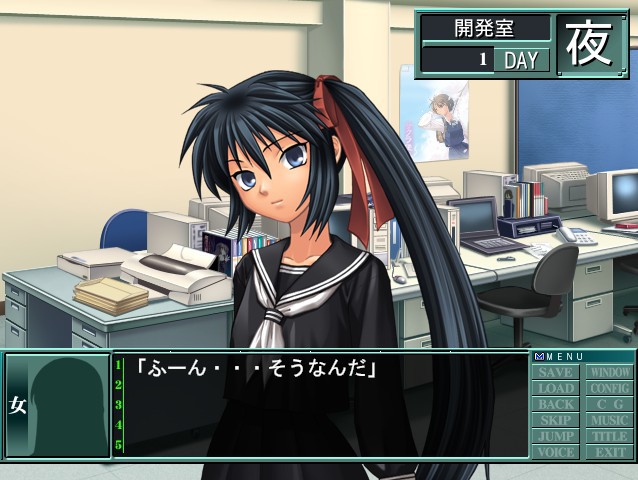This screenshot has width=638, height=480.
Task: Open the C G gallery
Action: pos(609,405)
